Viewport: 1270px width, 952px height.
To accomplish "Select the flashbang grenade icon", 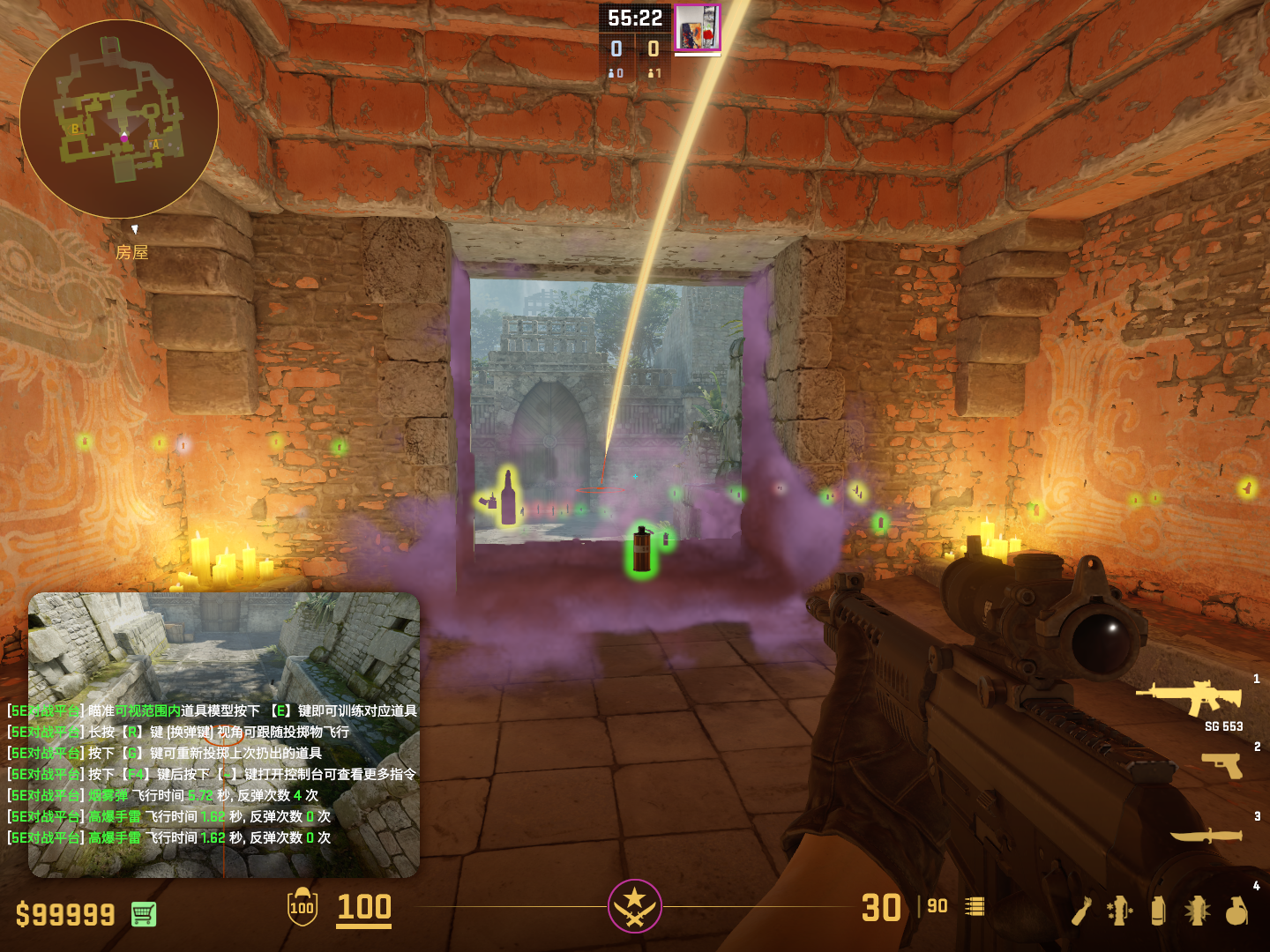I will [1197, 911].
